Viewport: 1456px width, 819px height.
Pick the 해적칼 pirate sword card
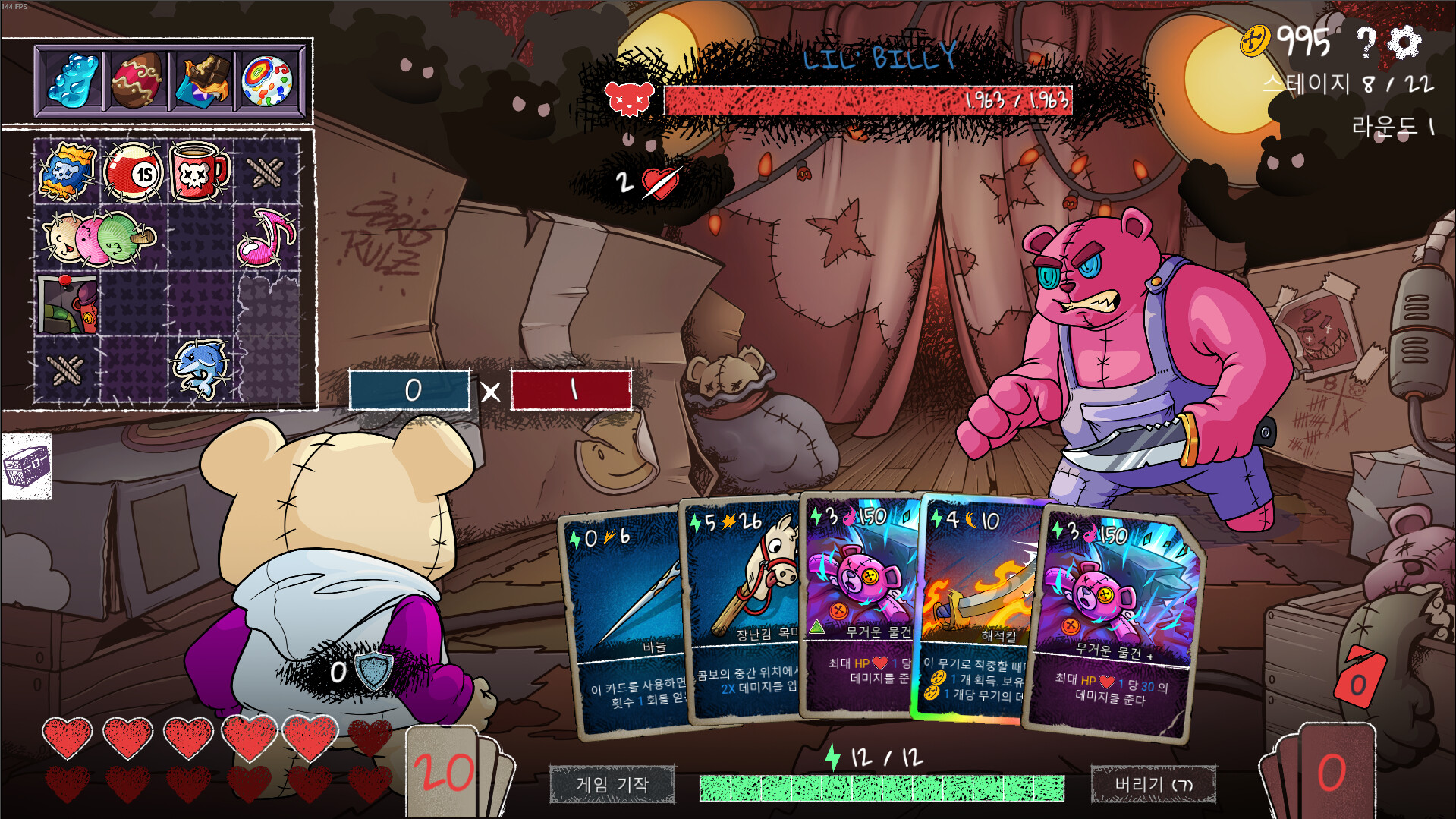979,607
